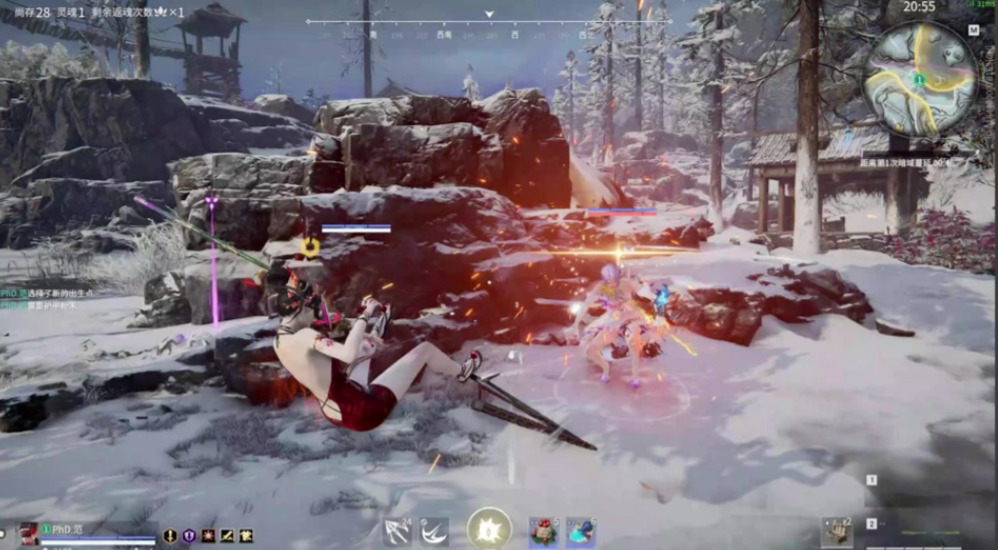The height and width of the screenshot is (550, 998).
Task: Inspect the purple shield buff icon
Action: pyautogui.click(x=189, y=536)
